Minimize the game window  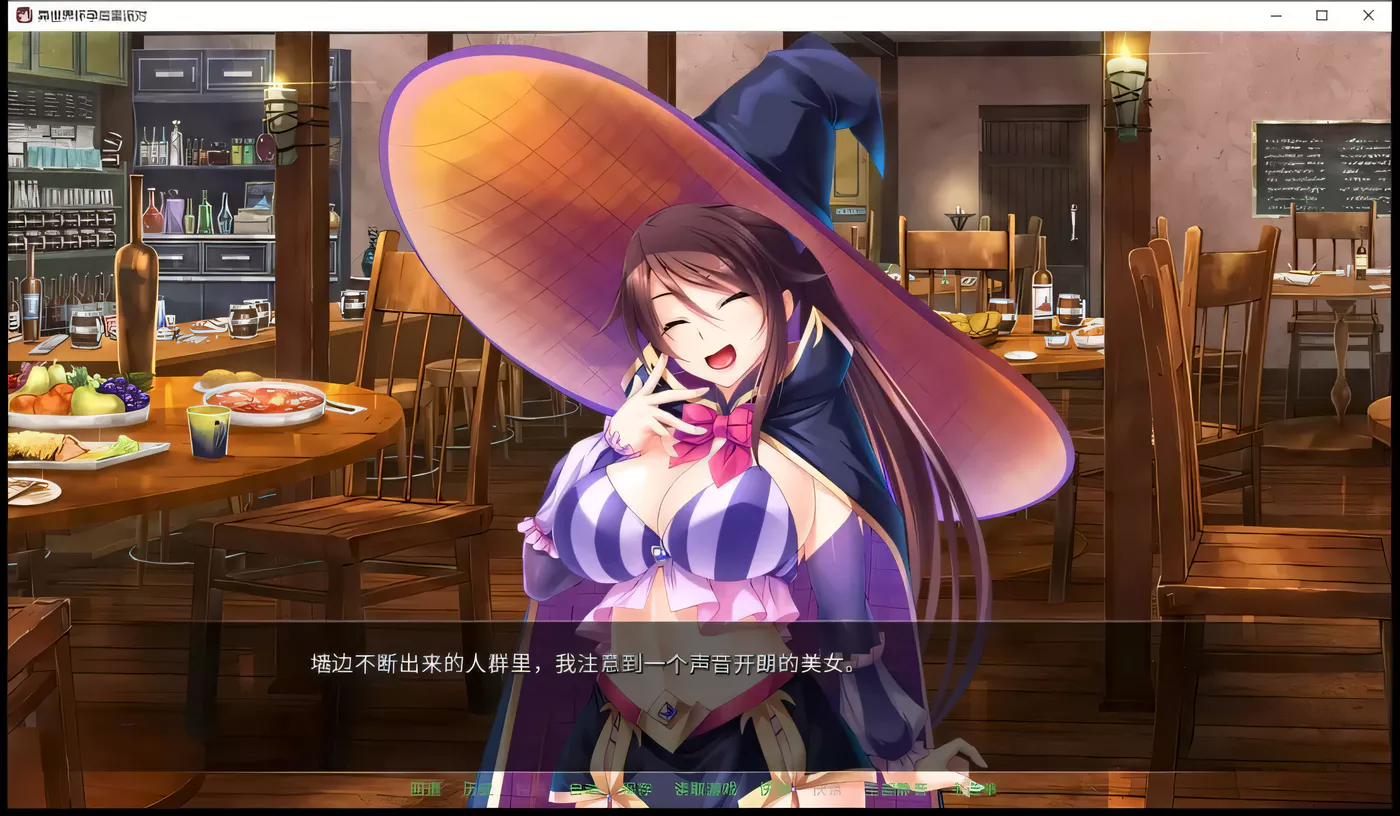point(1275,16)
